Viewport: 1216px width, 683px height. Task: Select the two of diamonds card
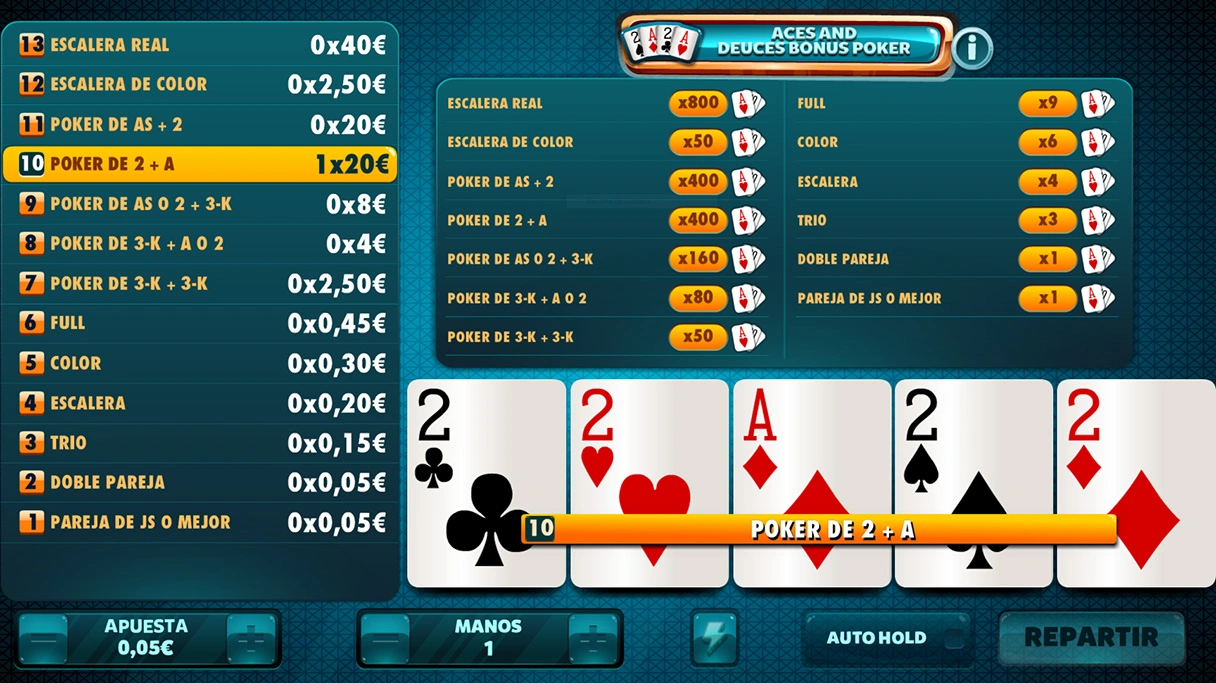[x=1136, y=450]
